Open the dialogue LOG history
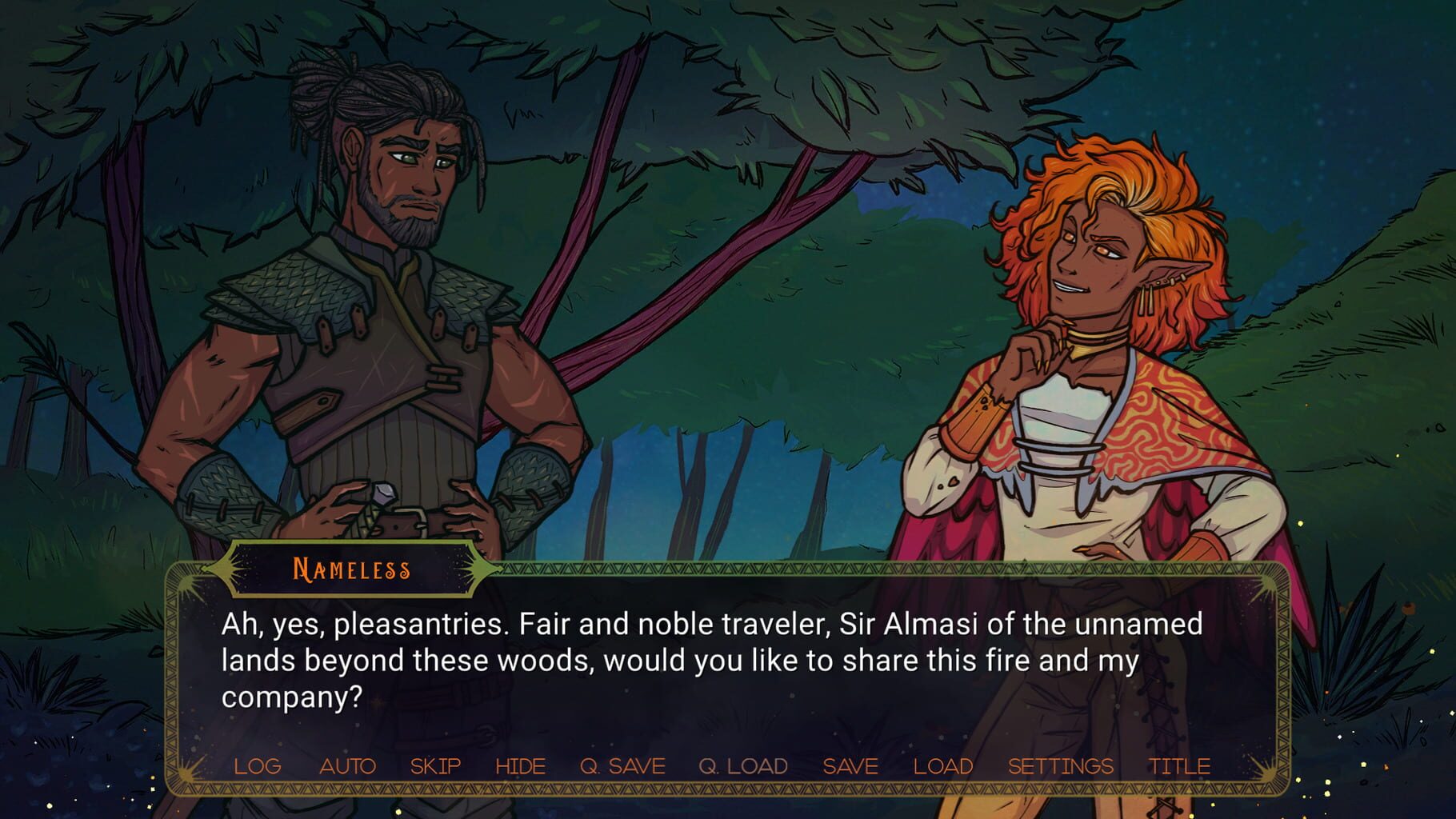 pyautogui.click(x=257, y=765)
